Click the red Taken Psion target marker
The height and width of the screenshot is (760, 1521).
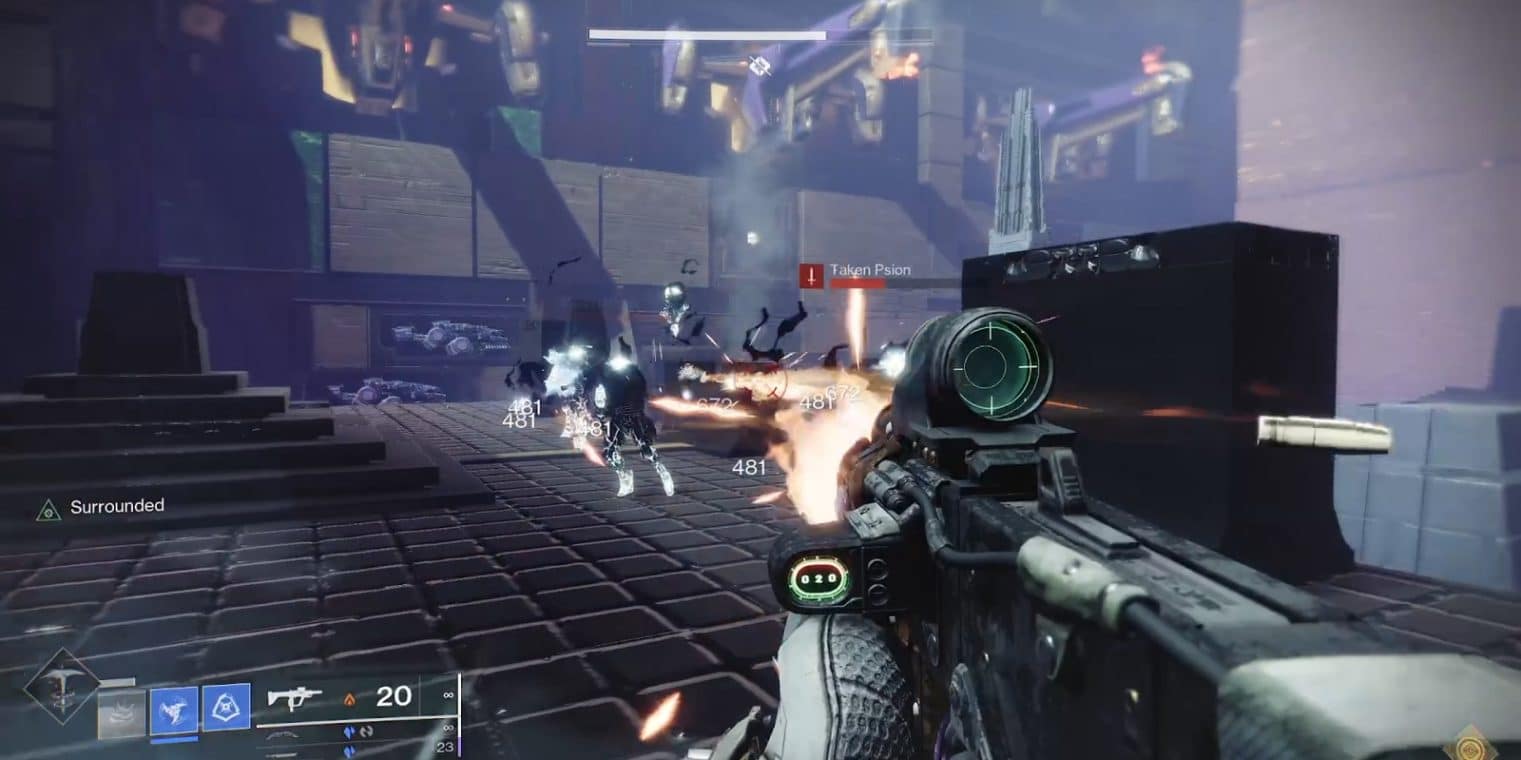pos(811,275)
